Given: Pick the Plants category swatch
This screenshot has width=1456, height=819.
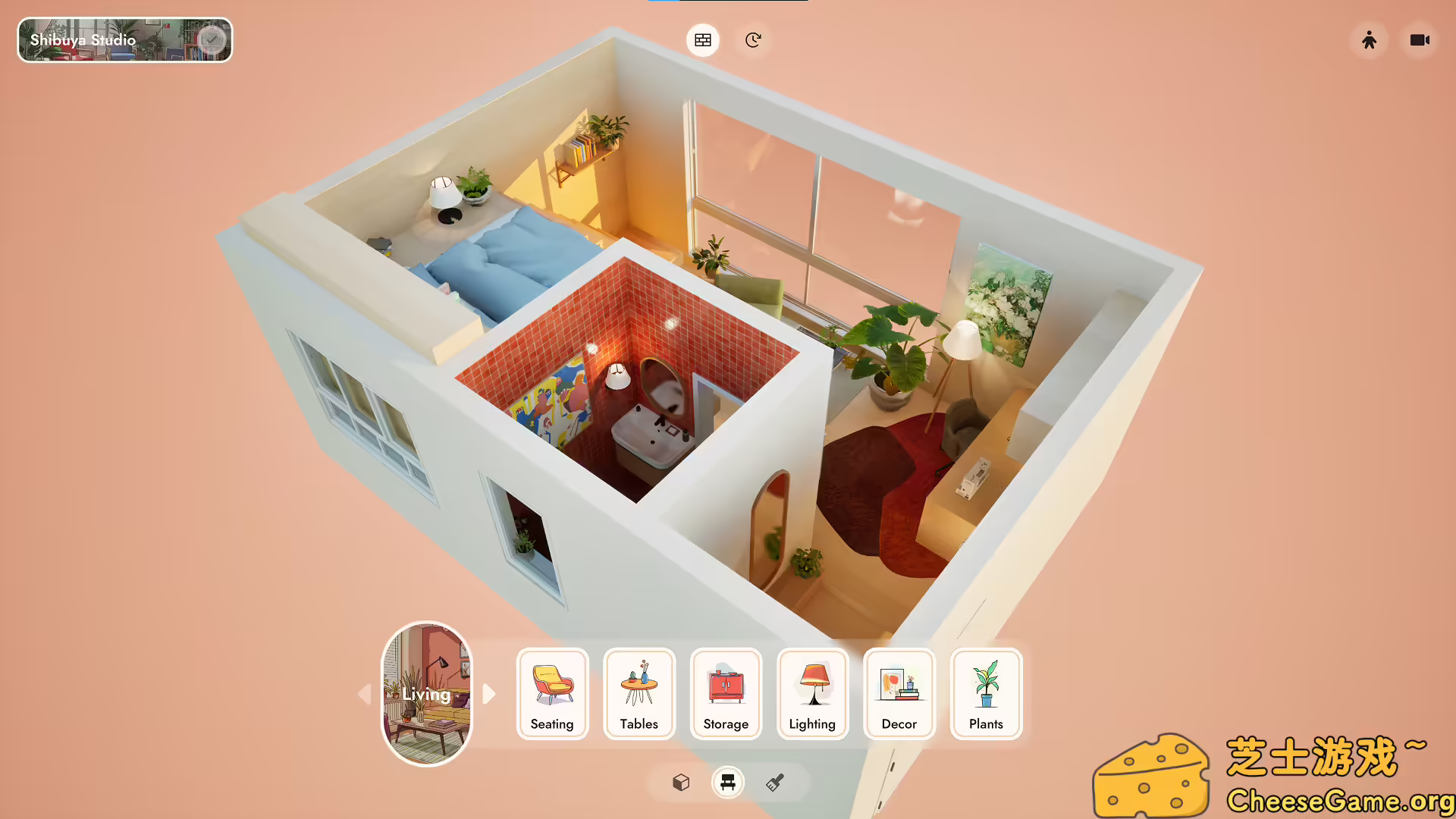Looking at the screenshot, I should pos(985,694).
